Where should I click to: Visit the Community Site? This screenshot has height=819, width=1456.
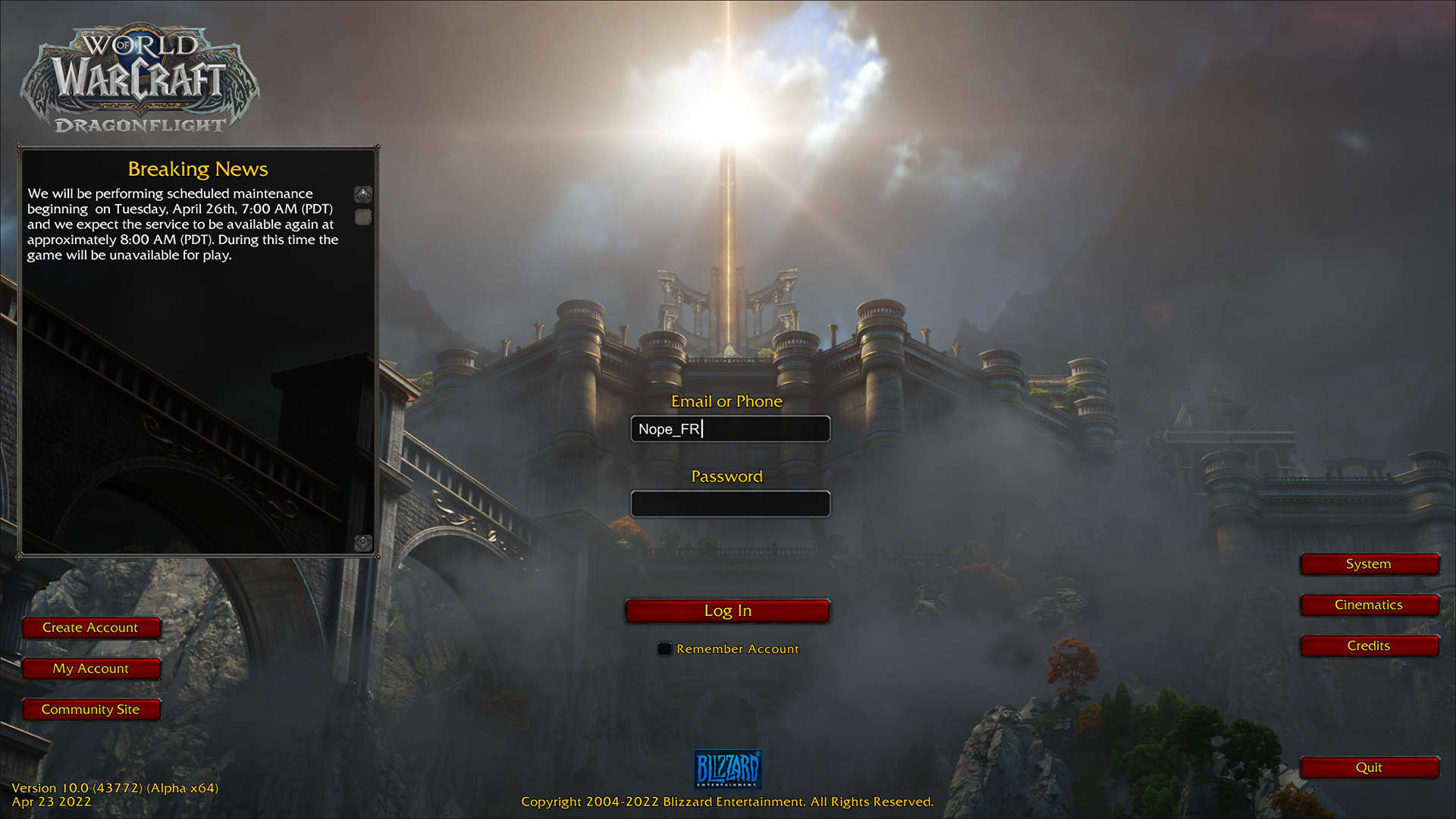tap(91, 709)
